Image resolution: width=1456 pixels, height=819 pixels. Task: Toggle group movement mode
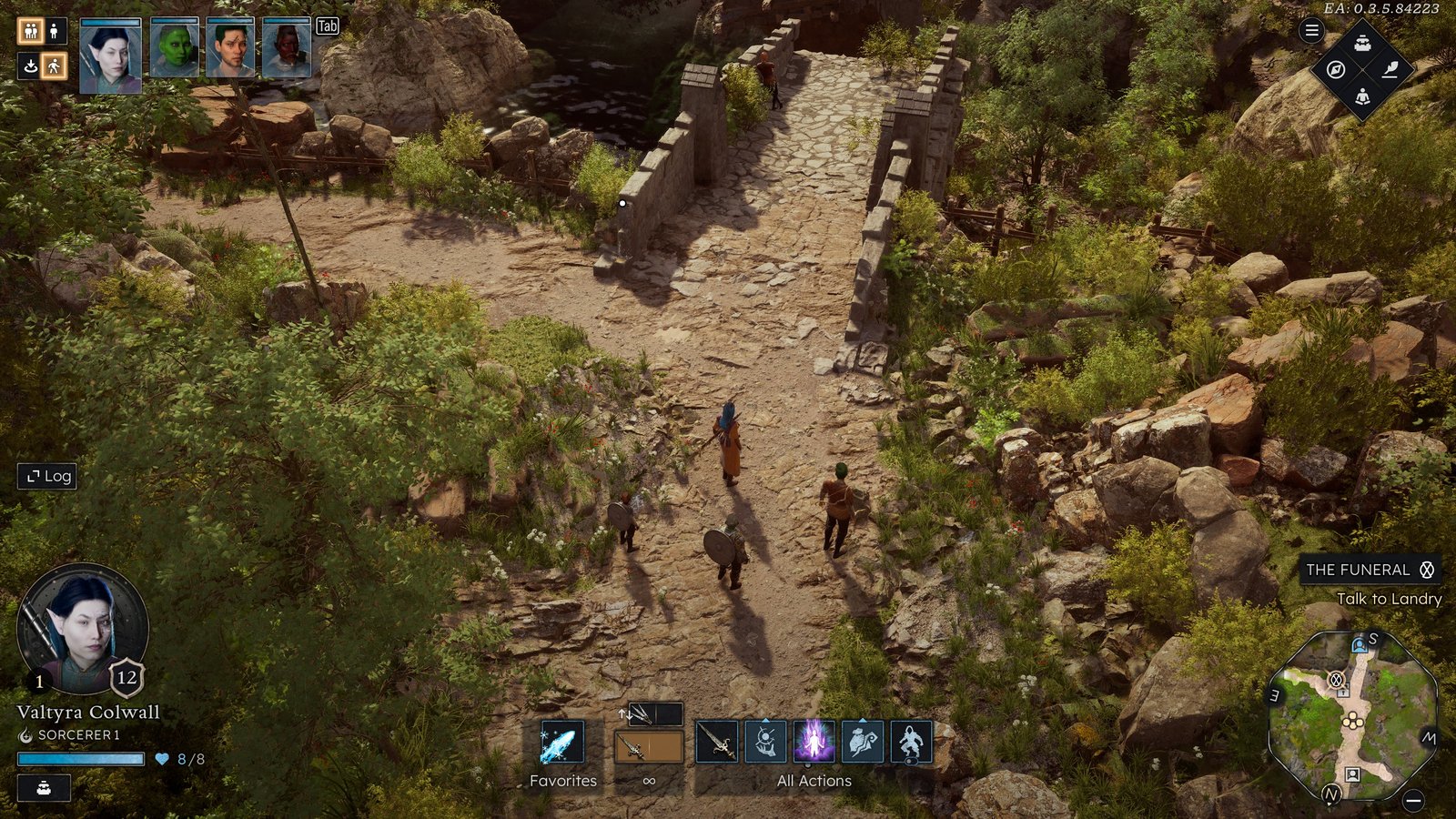click(x=30, y=32)
